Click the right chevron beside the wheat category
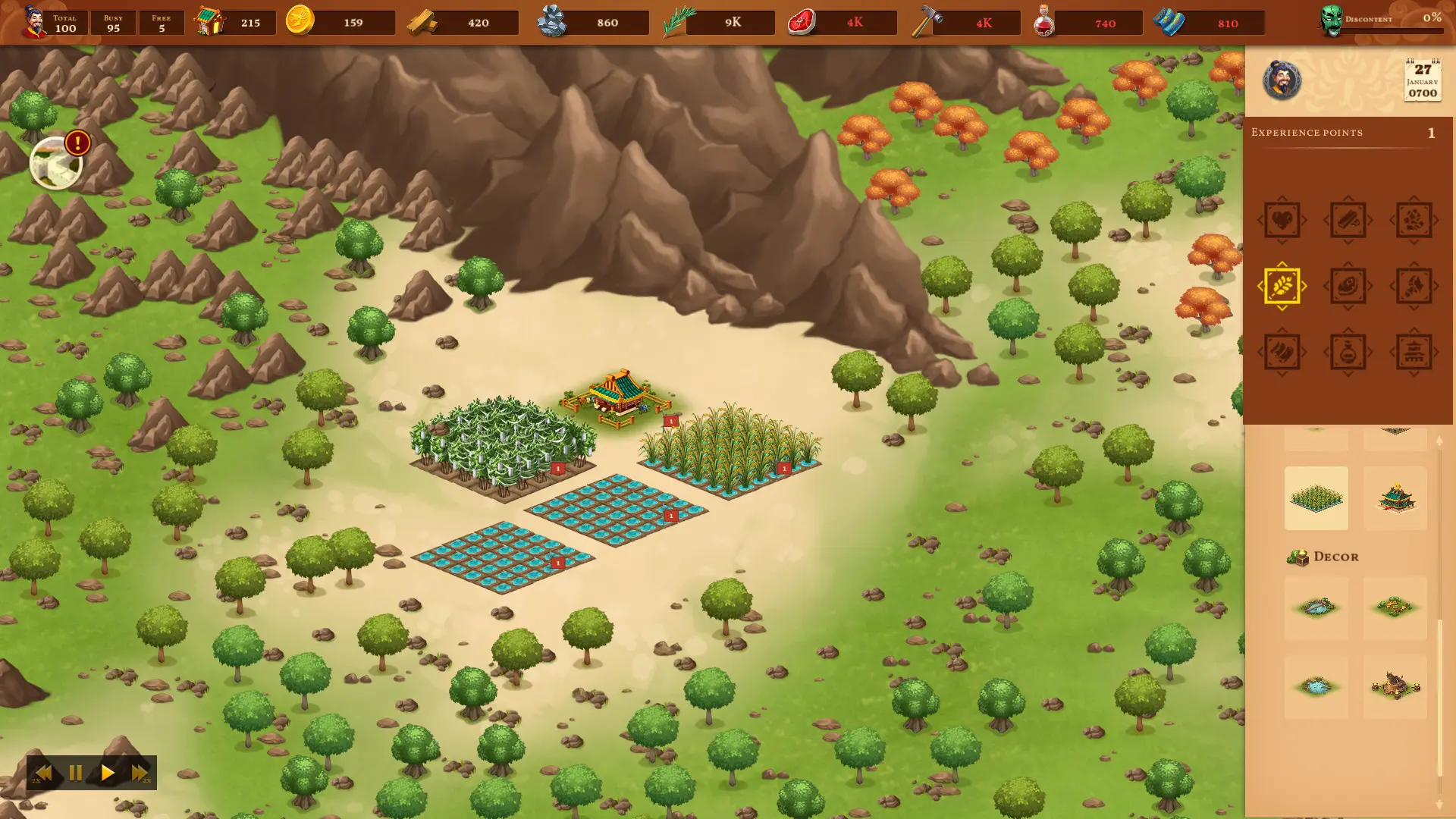 click(1305, 285)
